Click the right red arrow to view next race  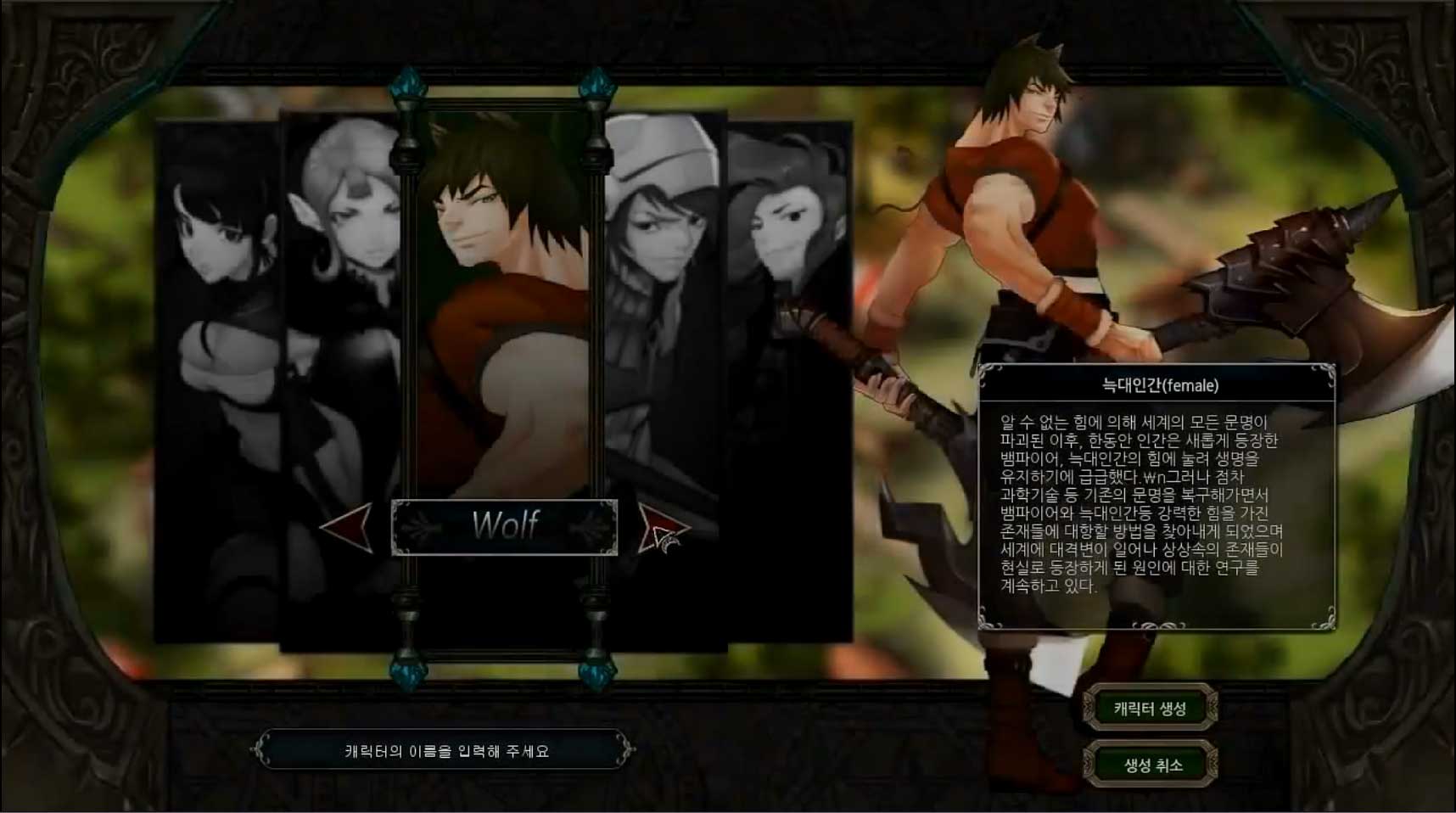660,526
